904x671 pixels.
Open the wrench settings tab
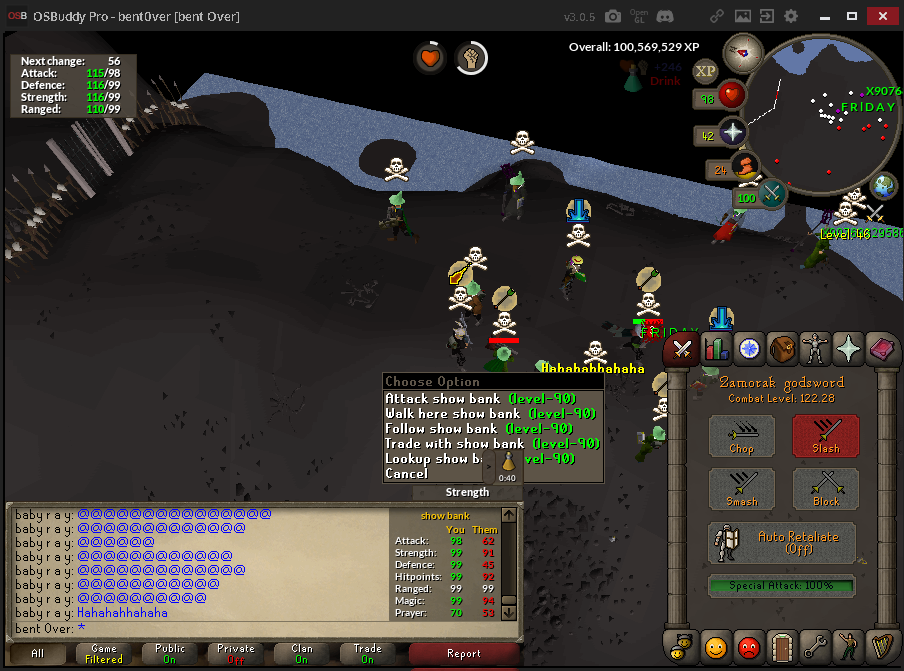coord(815,646)
